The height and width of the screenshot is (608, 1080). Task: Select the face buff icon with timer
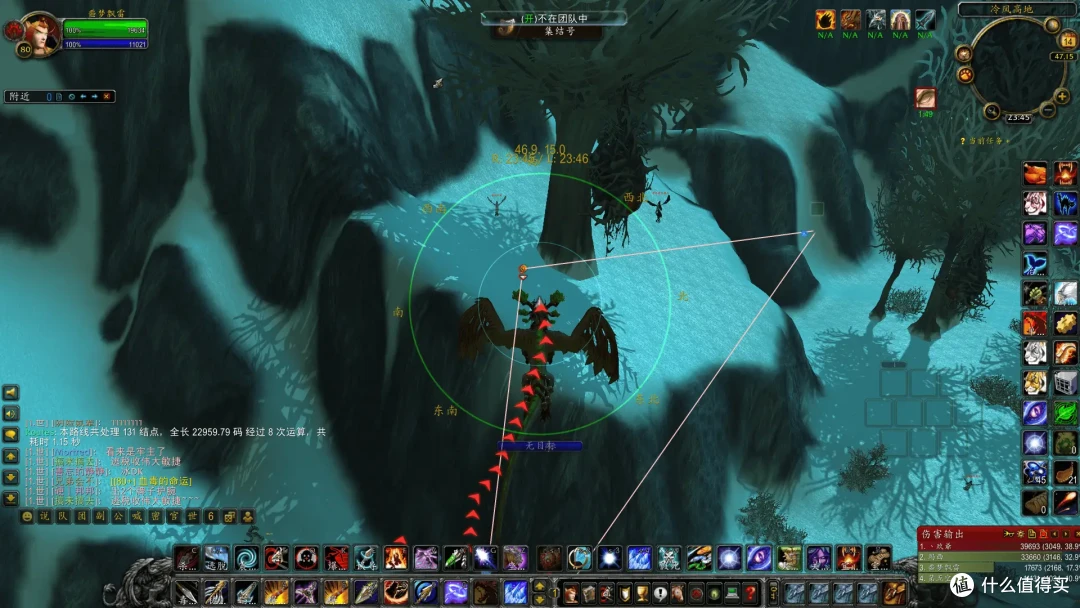coord(925,98)
